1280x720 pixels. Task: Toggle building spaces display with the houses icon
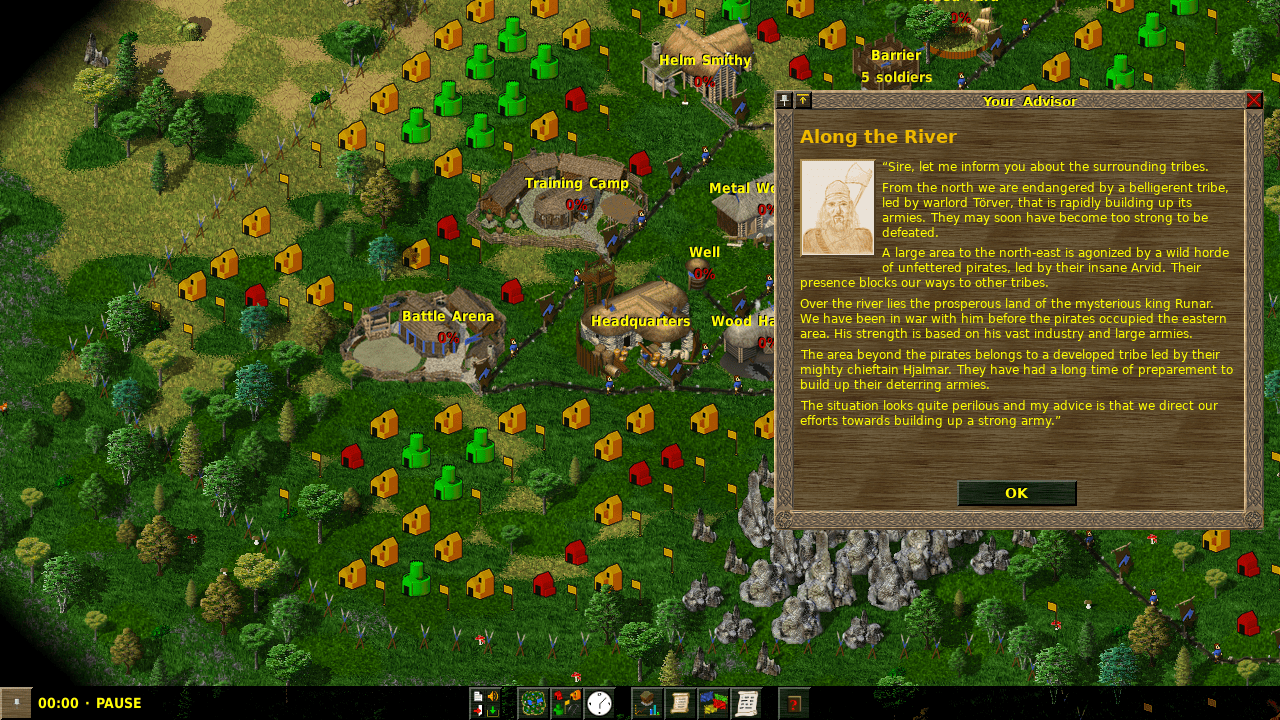566,703
